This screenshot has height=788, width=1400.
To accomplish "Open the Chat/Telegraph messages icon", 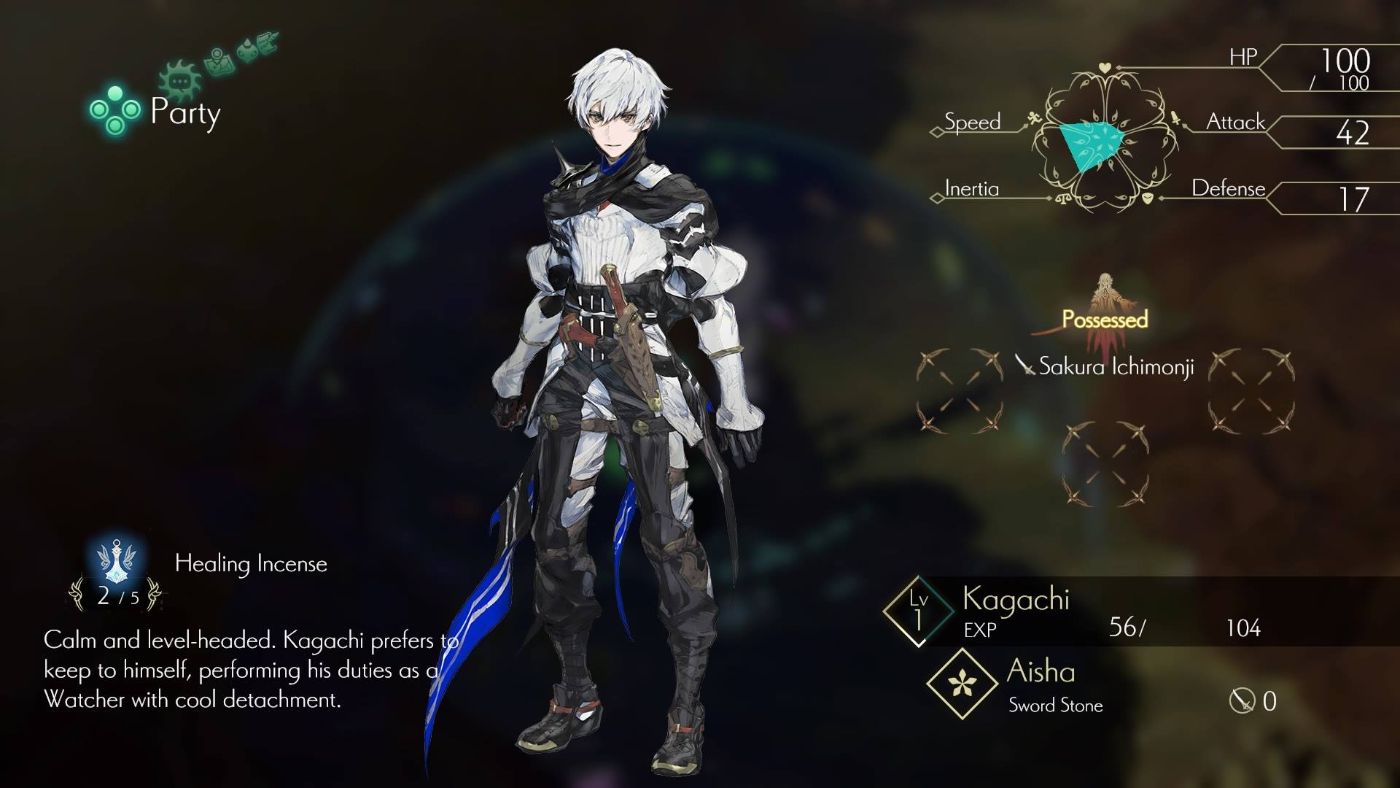I will pos(178,78).
